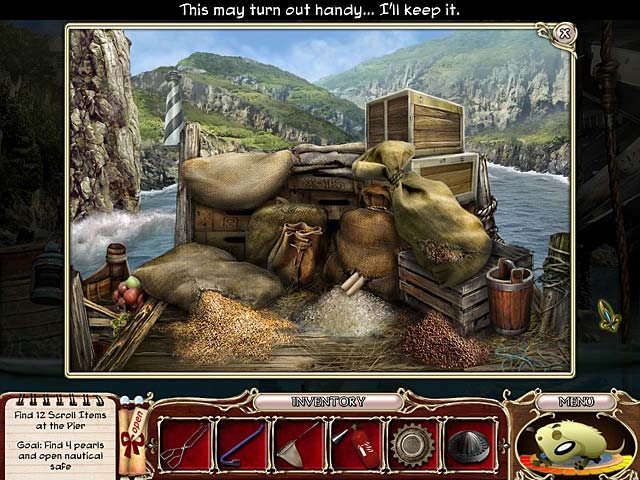Click the hint creature under Menu
640x480 pixels.
click(x=574, y=443)
